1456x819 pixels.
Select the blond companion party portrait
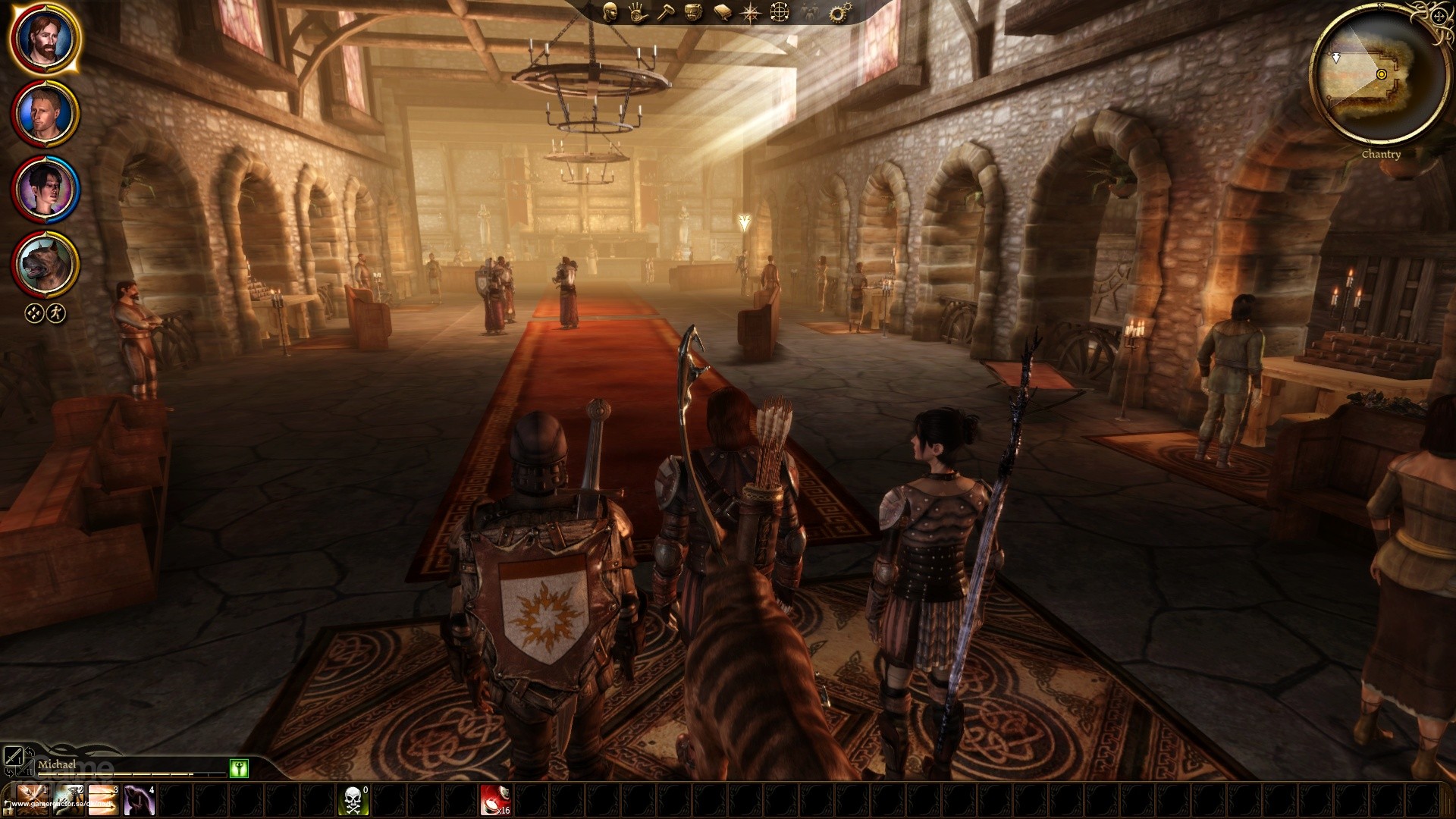[45, 112]
